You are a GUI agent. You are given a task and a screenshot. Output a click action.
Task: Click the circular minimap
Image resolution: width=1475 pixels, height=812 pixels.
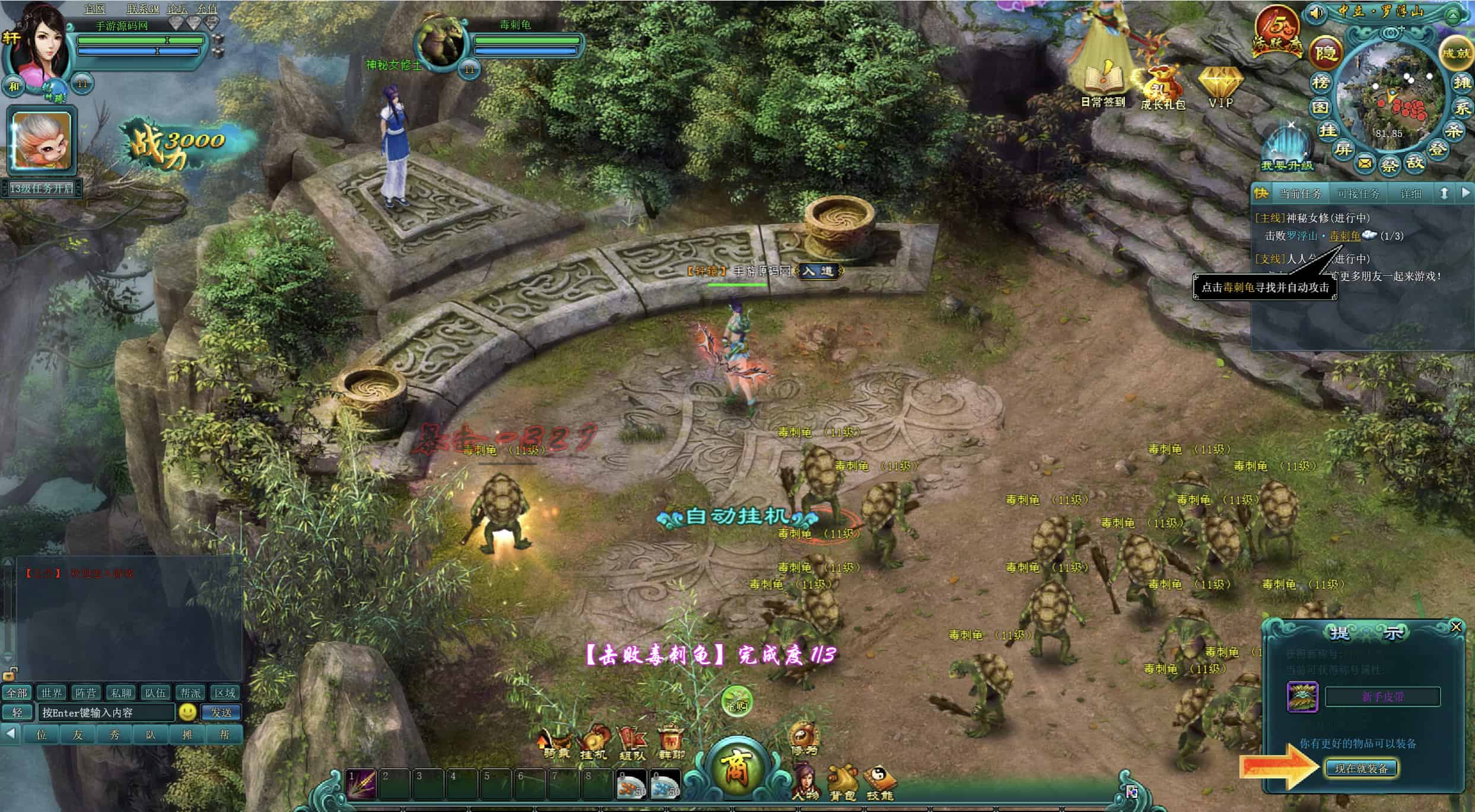point(1390,95)
